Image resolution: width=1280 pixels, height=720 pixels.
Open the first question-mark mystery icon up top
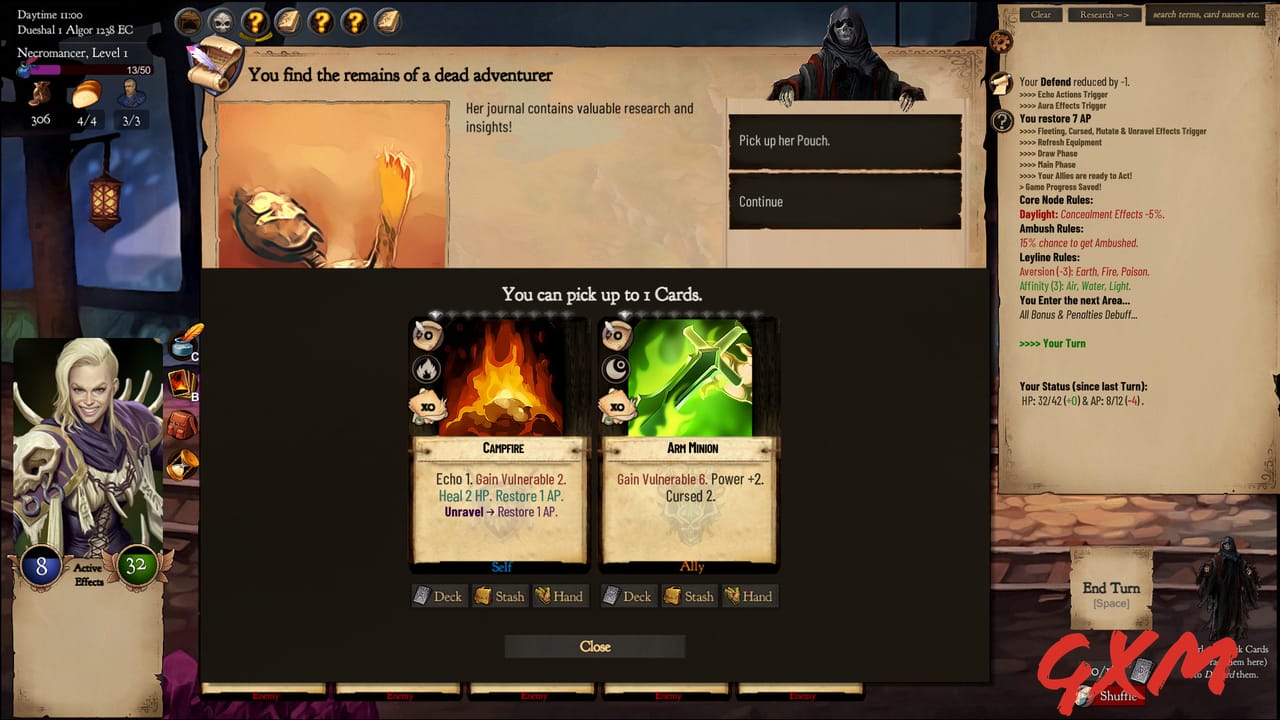point(255,22)
